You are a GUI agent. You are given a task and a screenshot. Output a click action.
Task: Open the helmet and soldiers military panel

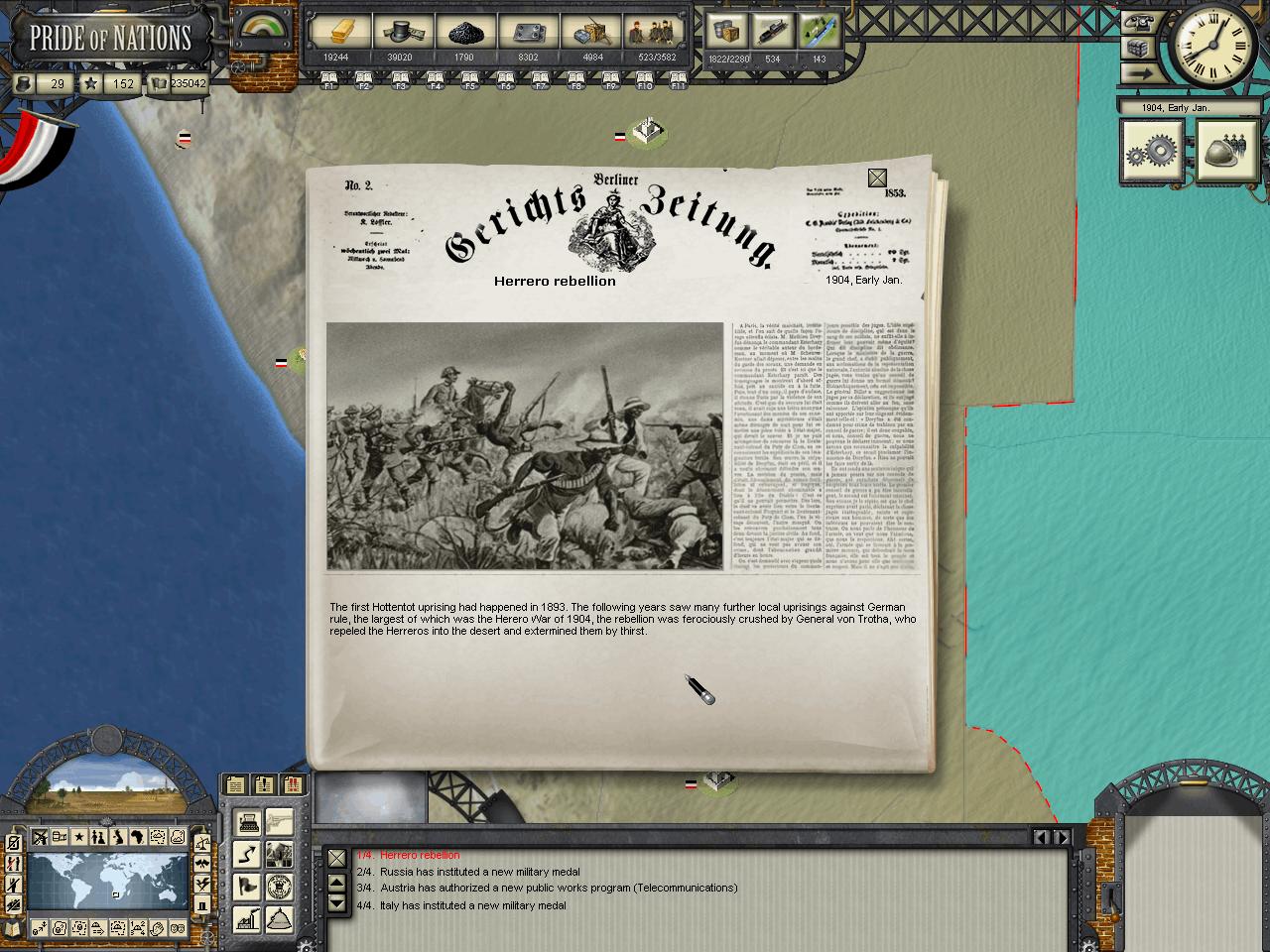(x=1226, y=151)
